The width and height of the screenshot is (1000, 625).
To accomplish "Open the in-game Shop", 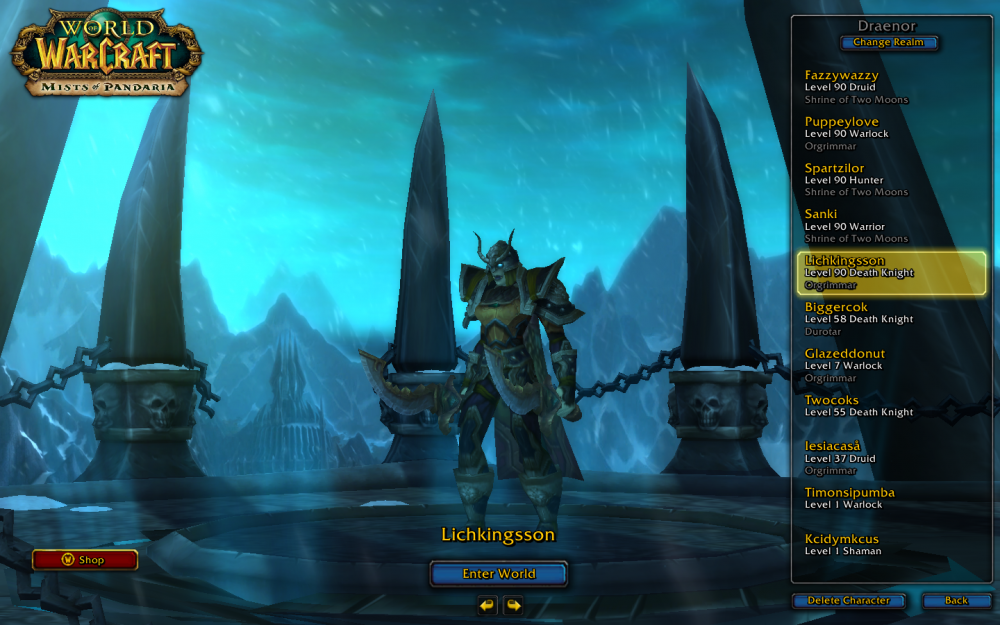I will click(x=85, y=560).
